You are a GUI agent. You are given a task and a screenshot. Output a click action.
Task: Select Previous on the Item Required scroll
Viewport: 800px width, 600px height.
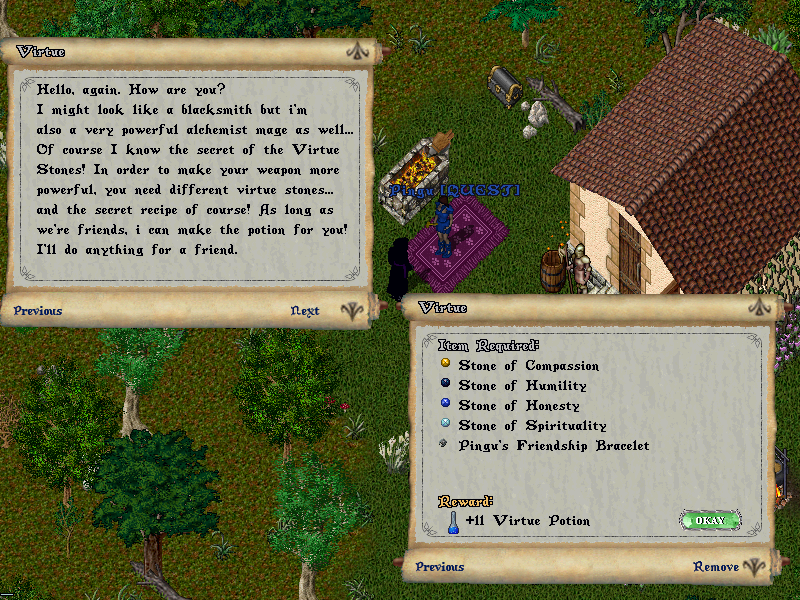[x=440, y=567]
